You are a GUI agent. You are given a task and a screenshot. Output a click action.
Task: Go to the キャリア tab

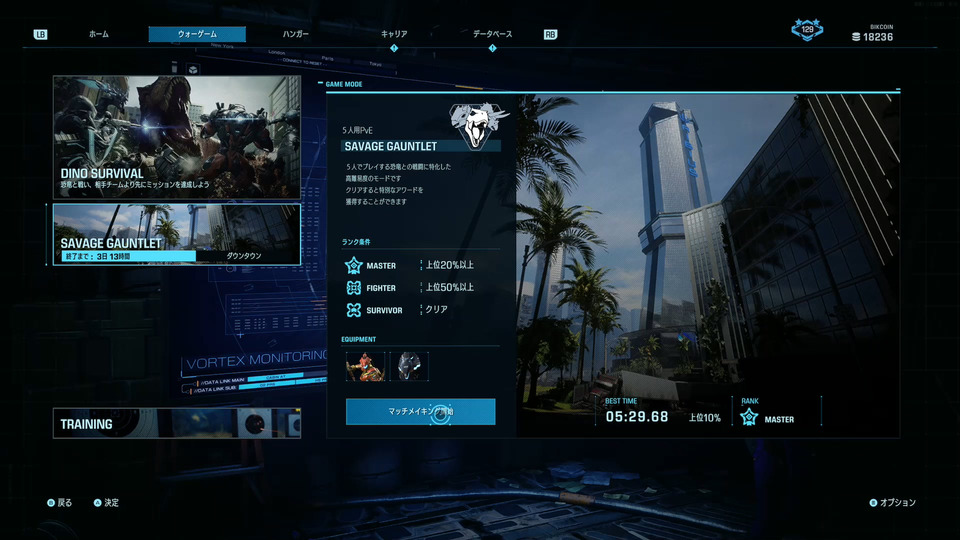394,34
